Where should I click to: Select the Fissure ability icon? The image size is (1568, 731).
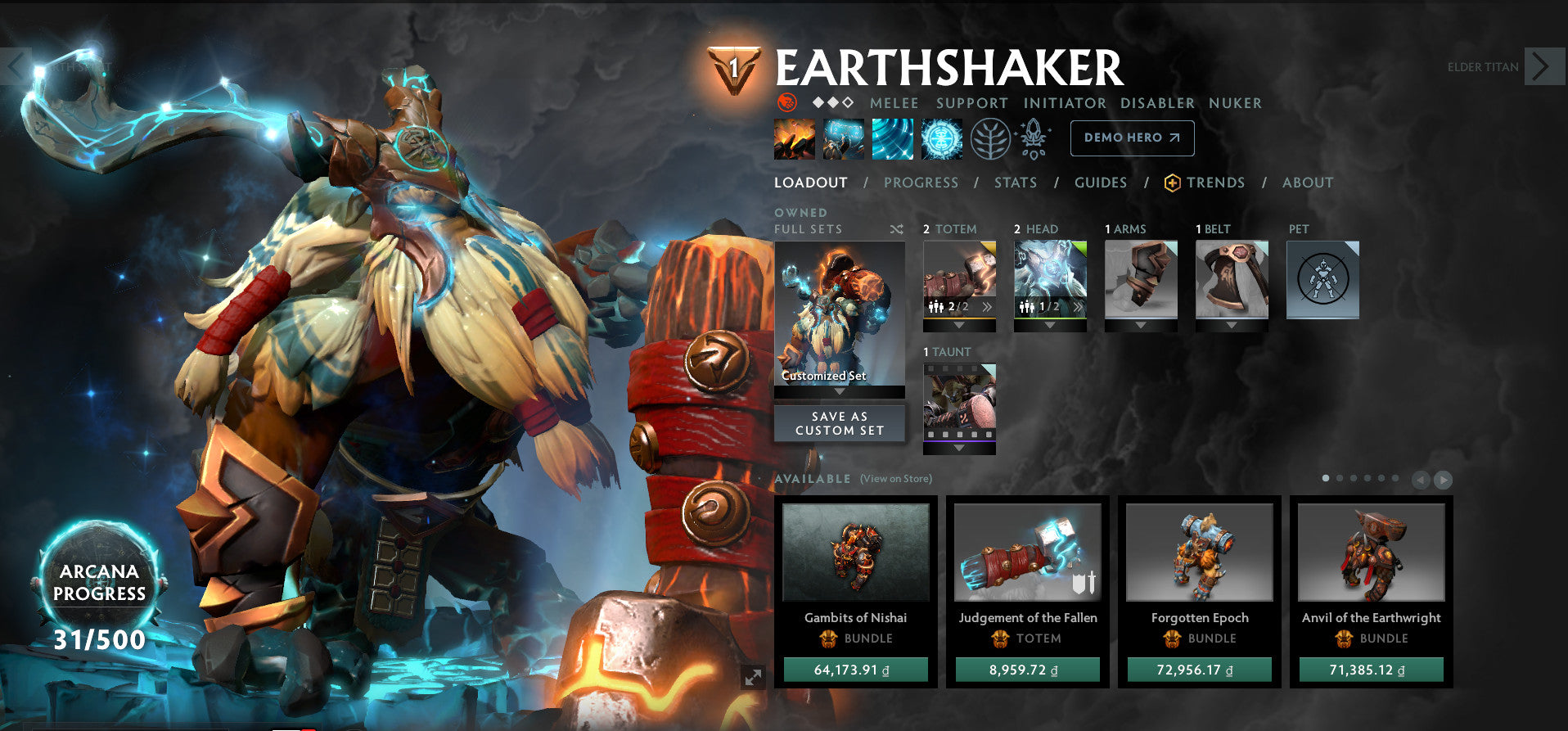(793, 138)
